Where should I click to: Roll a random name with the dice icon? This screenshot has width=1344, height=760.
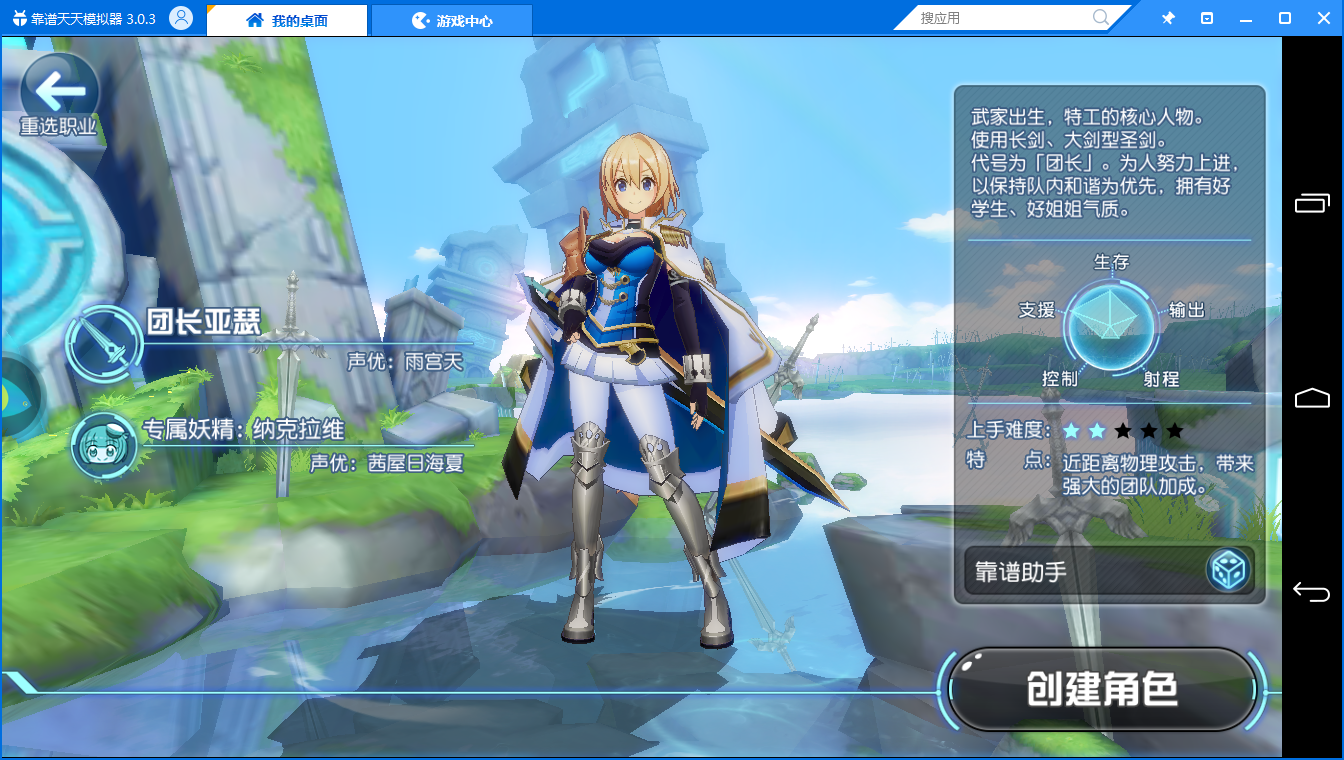[x=1228, y=571]
